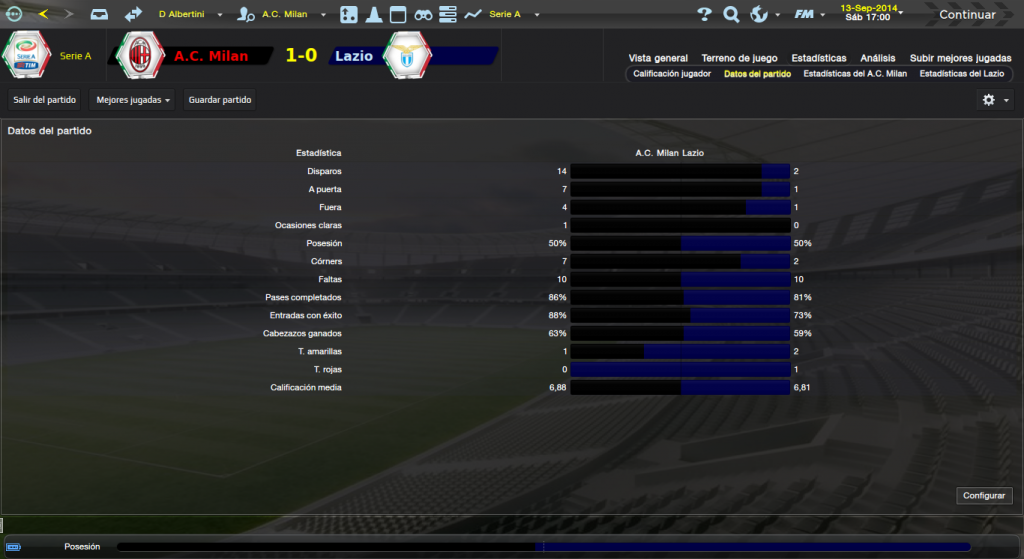Open the magnifying glass search
Screen dimensions: 1024x559
click(731, 15)
